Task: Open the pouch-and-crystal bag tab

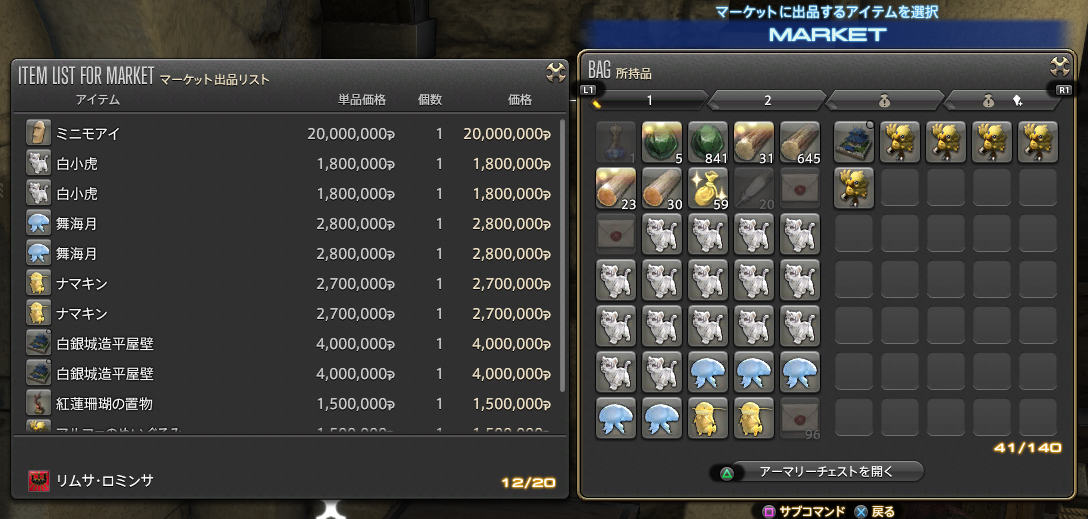Action: point(1002,100)
